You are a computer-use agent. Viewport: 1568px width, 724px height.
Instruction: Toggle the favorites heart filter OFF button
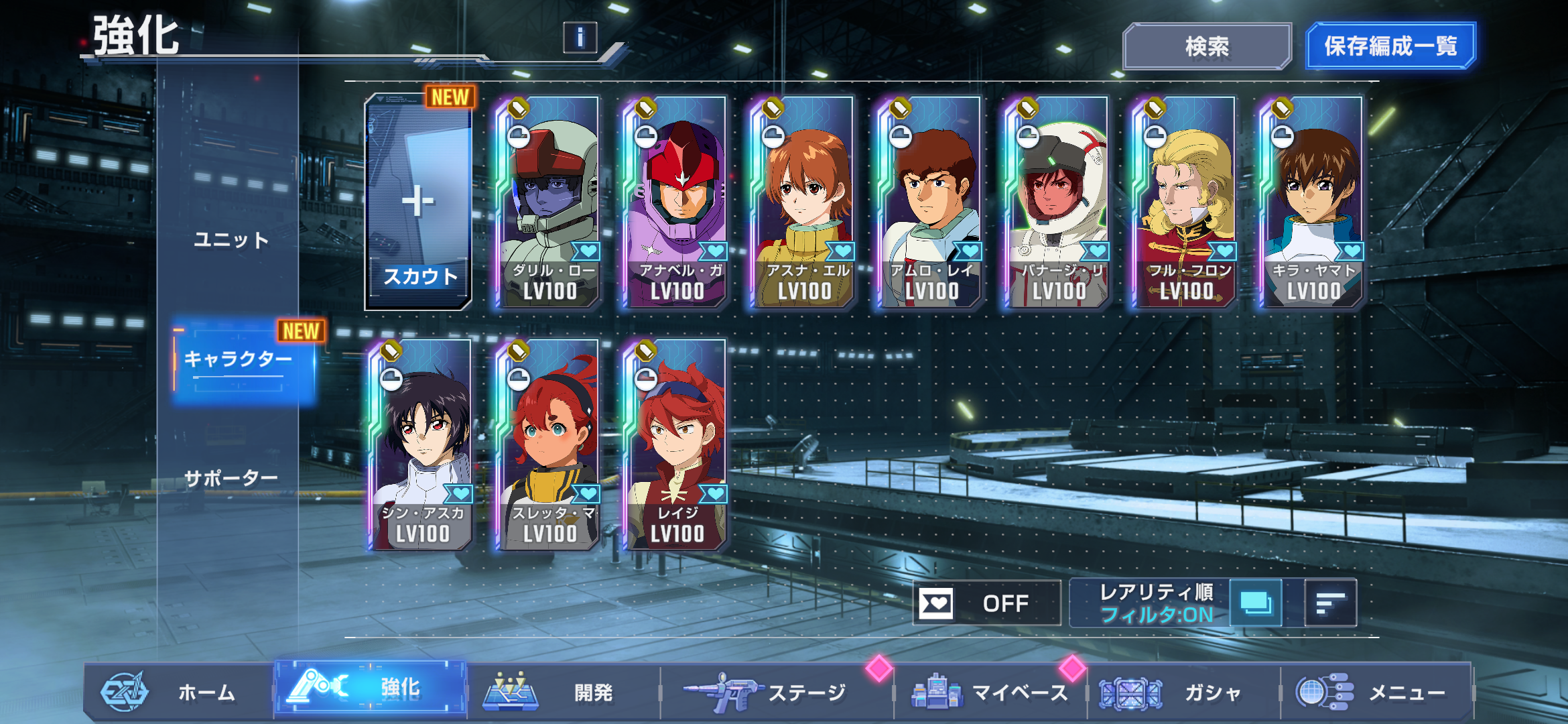pyautogui.click(x=986, y=603)
